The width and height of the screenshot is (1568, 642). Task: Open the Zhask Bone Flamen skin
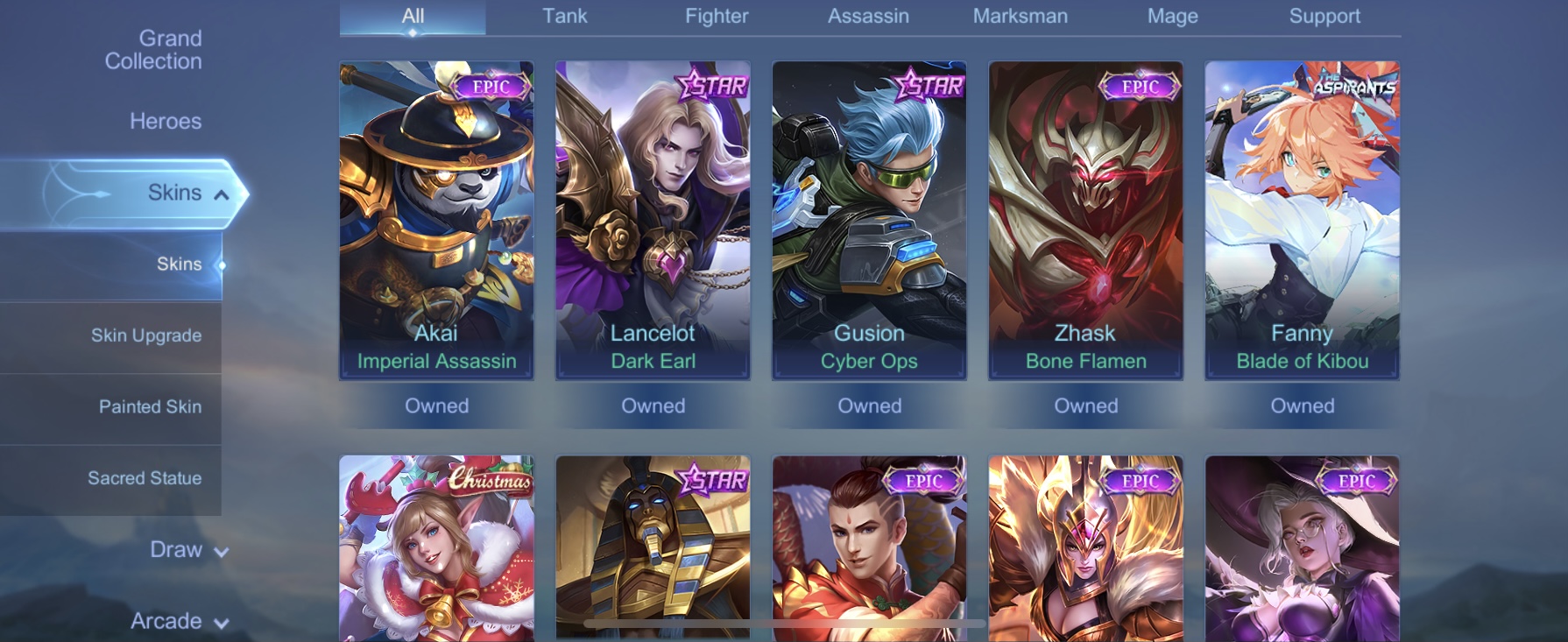[1085, 219]
